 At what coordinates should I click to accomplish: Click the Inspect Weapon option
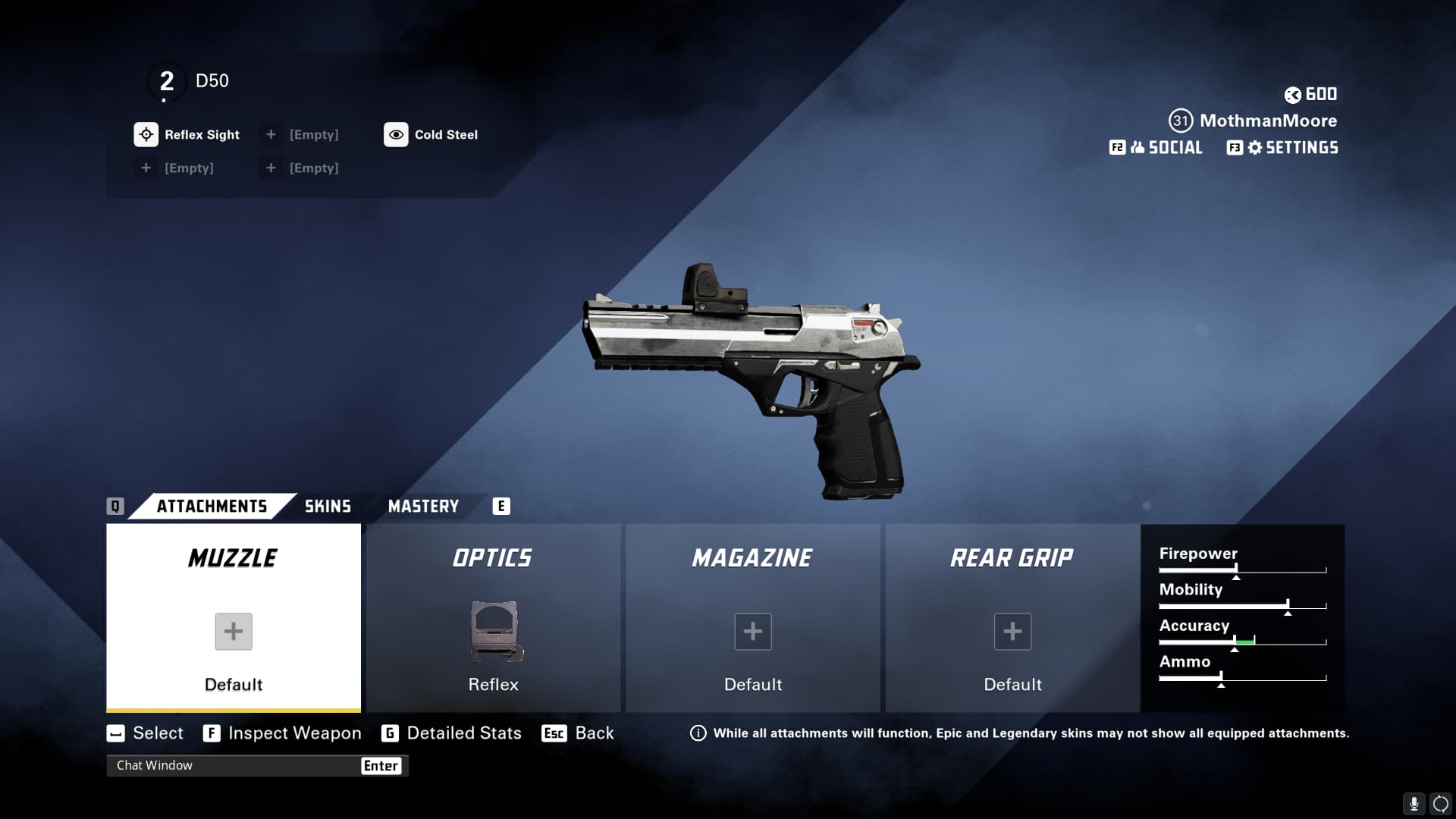[294, 733]
